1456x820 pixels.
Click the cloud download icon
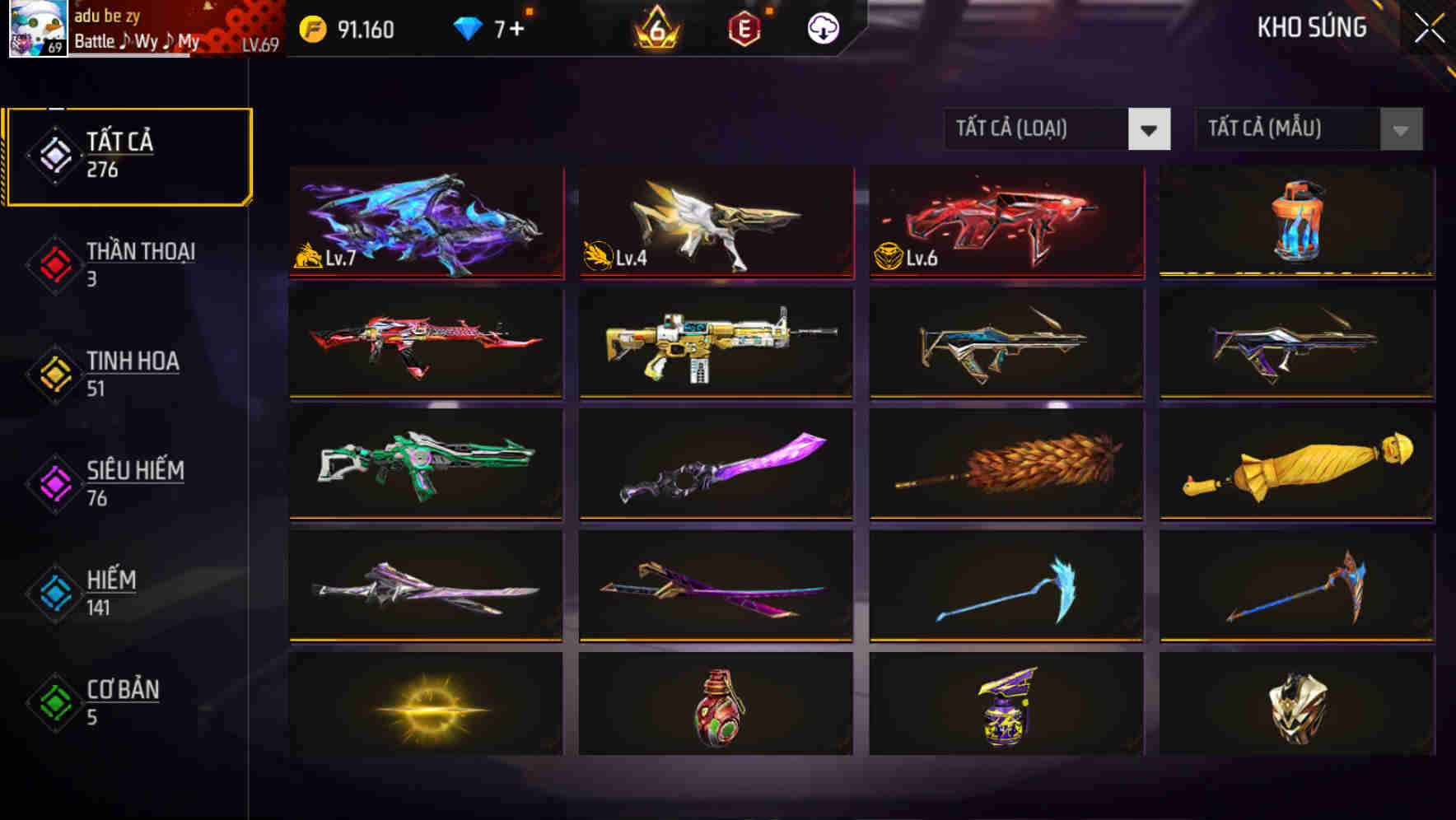(x=823, y=29)
